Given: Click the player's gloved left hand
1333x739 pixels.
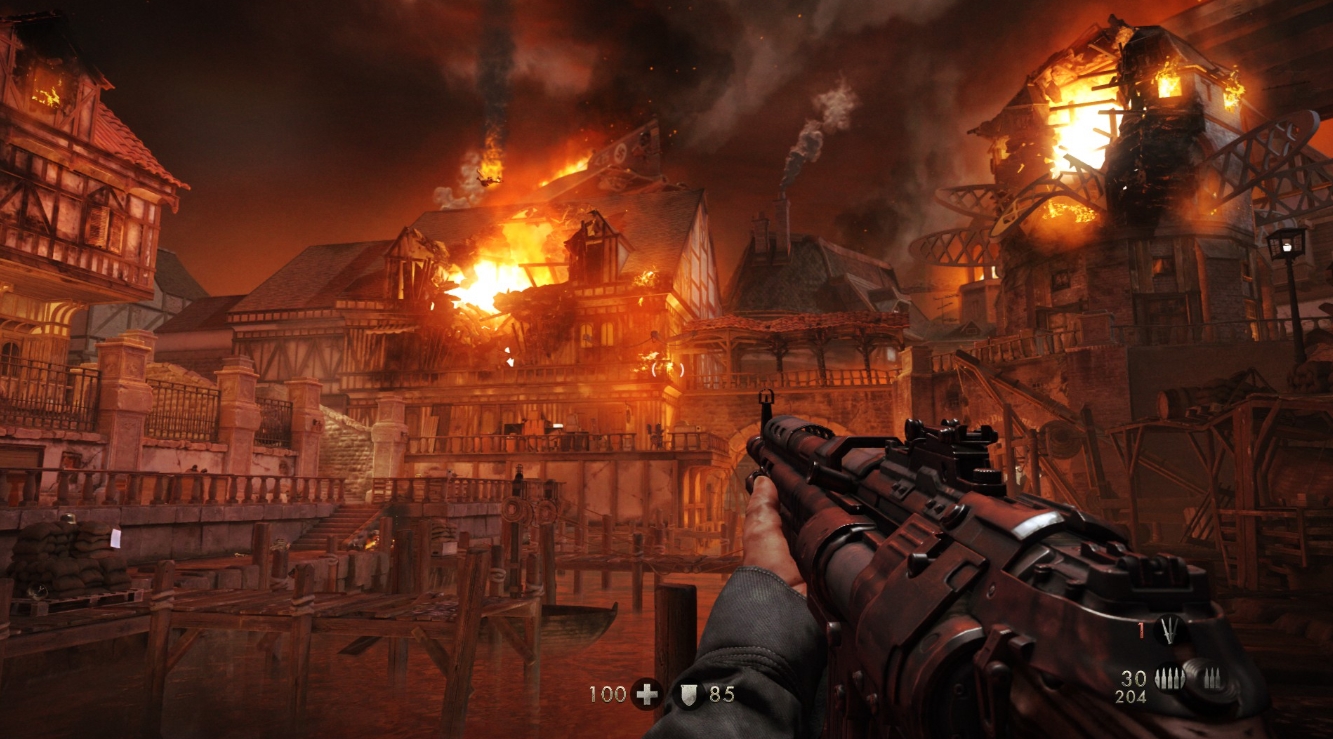Looking at the screenshot, I should 768,545.
